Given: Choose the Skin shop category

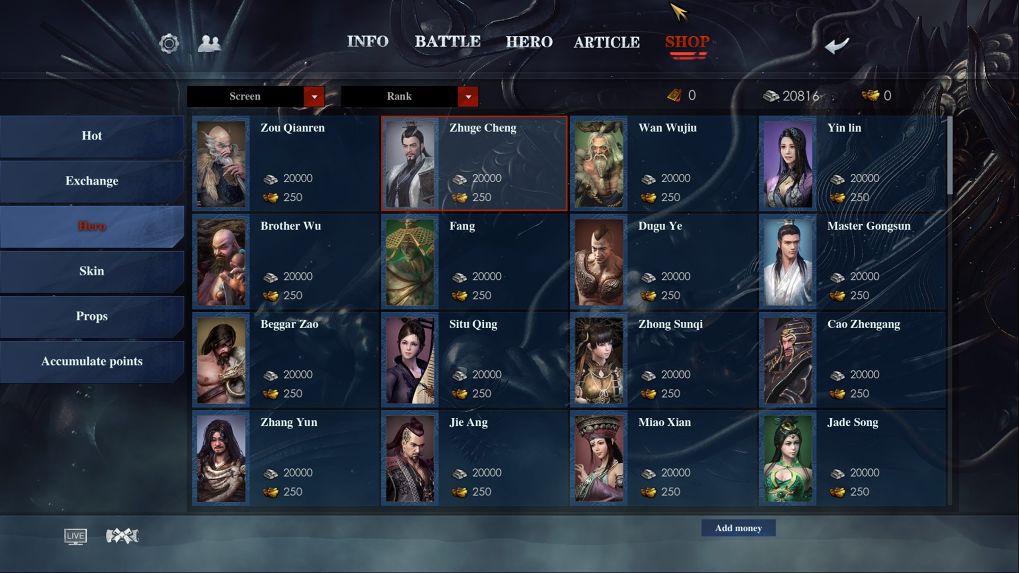Looking at the screenshot, I should point(92,271).
